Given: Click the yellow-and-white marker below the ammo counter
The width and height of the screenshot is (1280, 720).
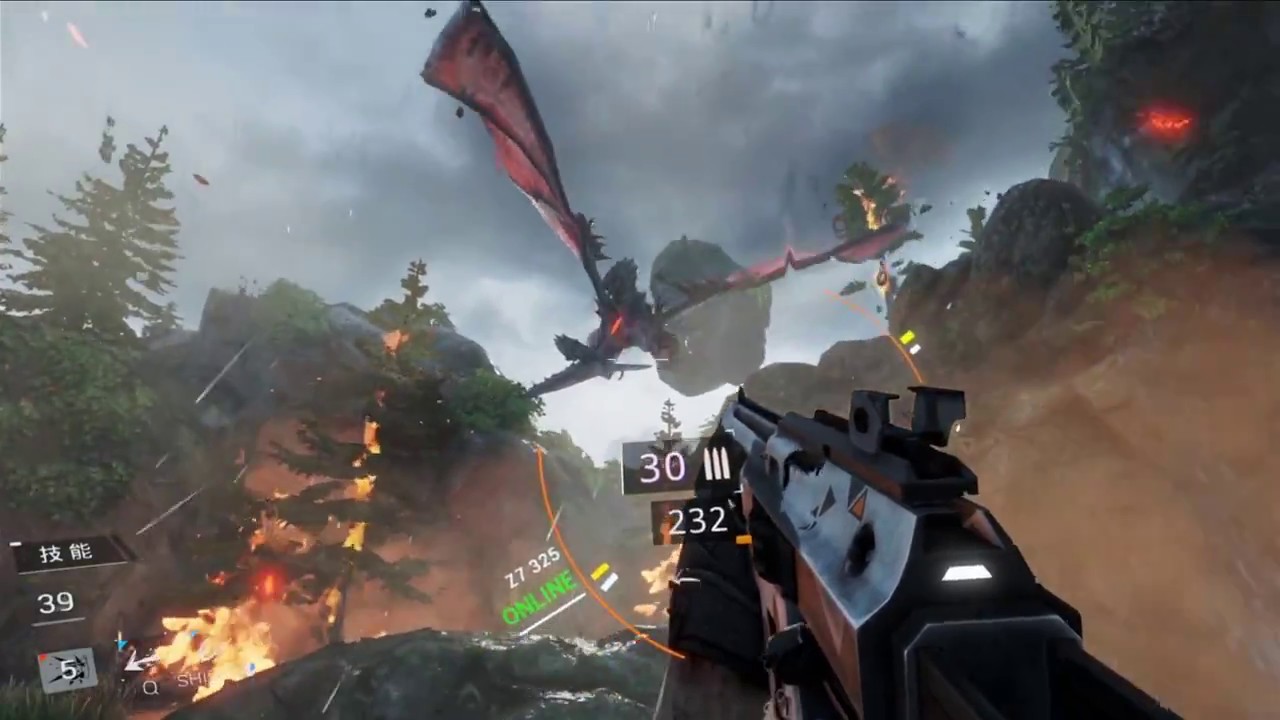Looking at the screenshot, I should [x=603, y=577].
